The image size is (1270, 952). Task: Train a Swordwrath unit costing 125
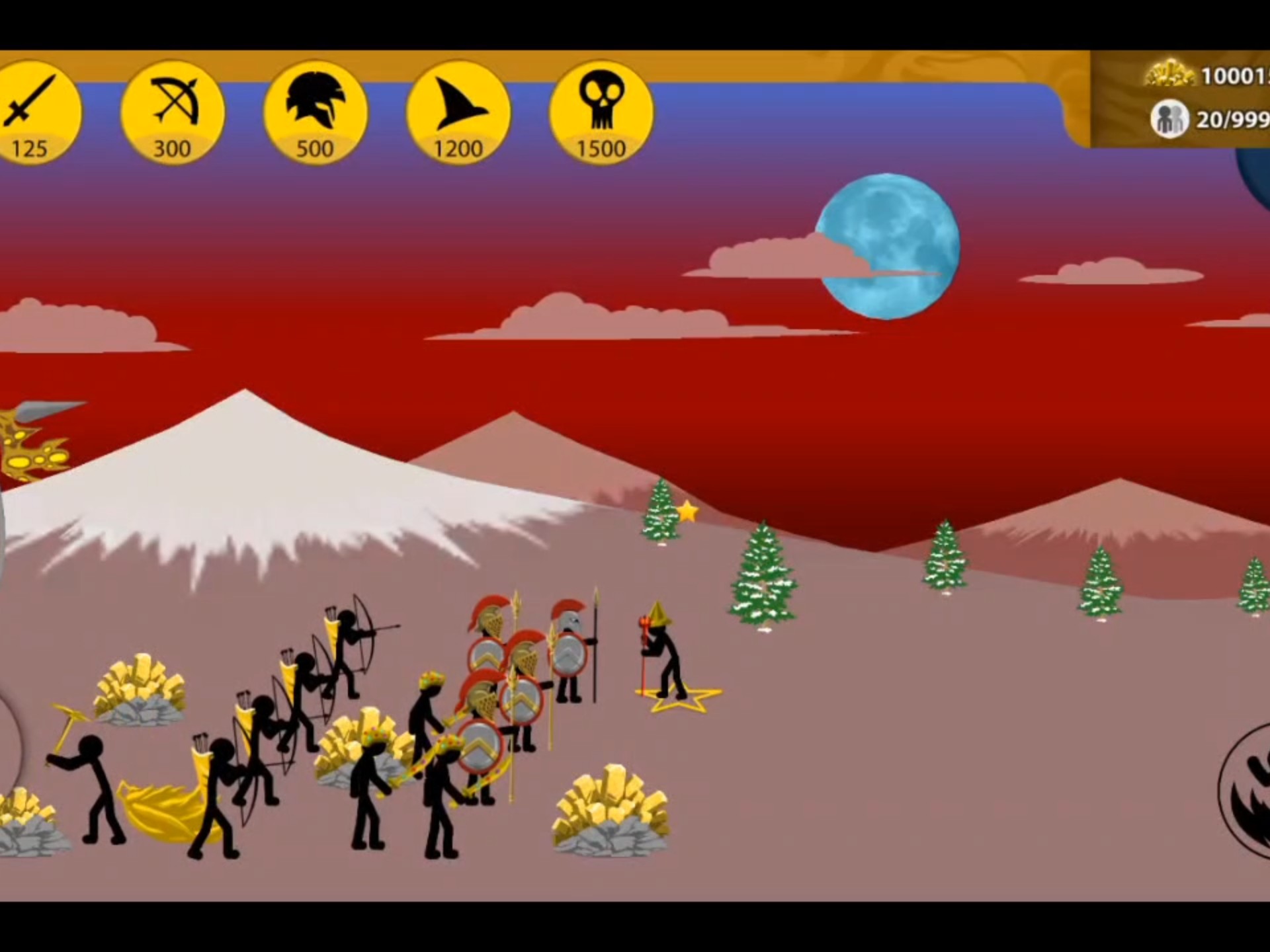click(32, 112)
